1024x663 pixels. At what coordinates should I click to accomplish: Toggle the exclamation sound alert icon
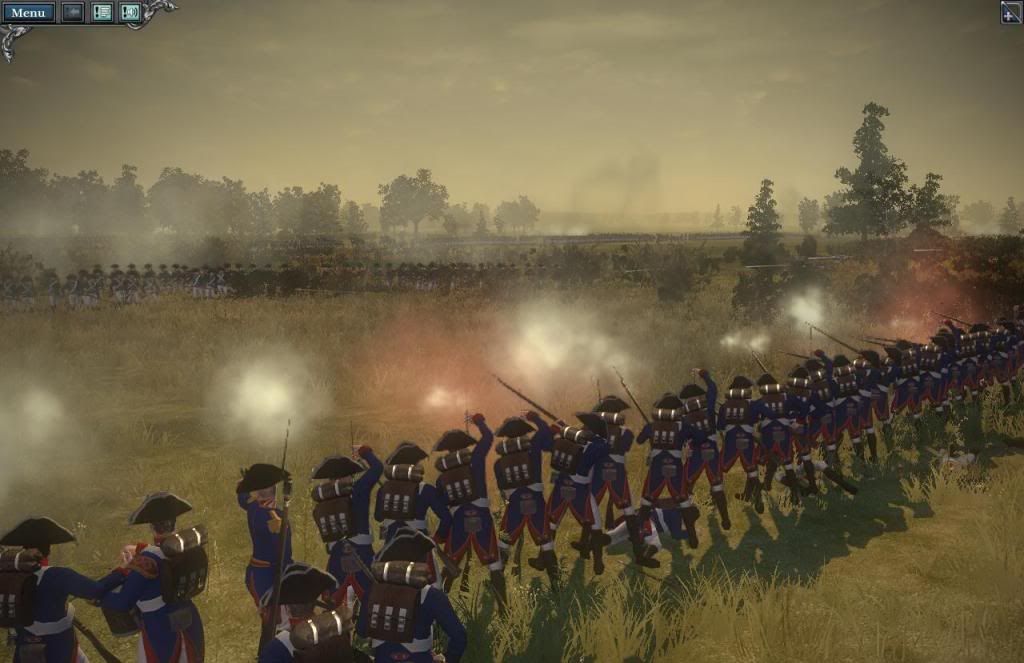[130, 12]
